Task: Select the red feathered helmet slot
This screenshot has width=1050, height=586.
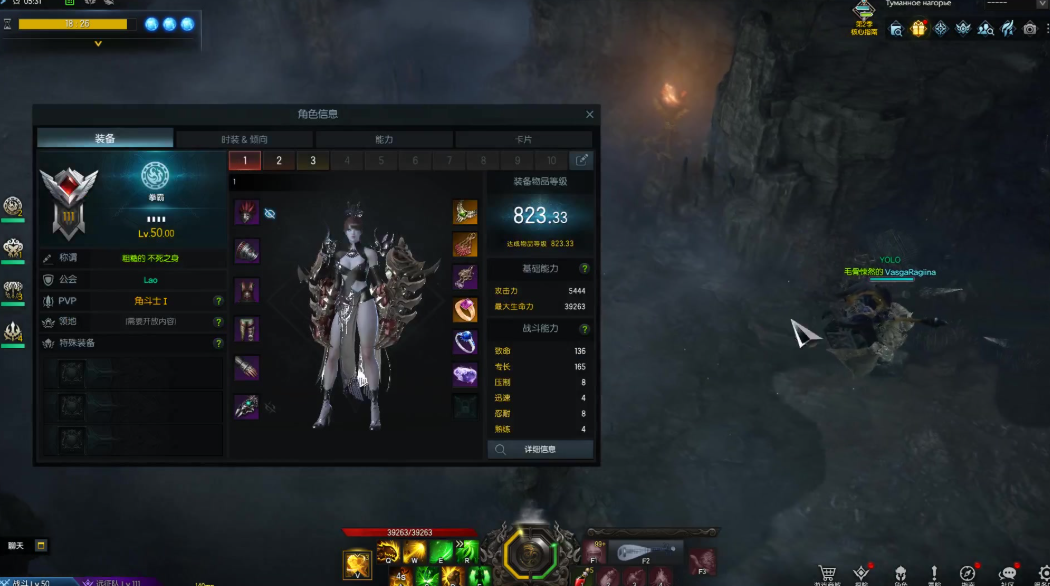Action: [247, 212]
